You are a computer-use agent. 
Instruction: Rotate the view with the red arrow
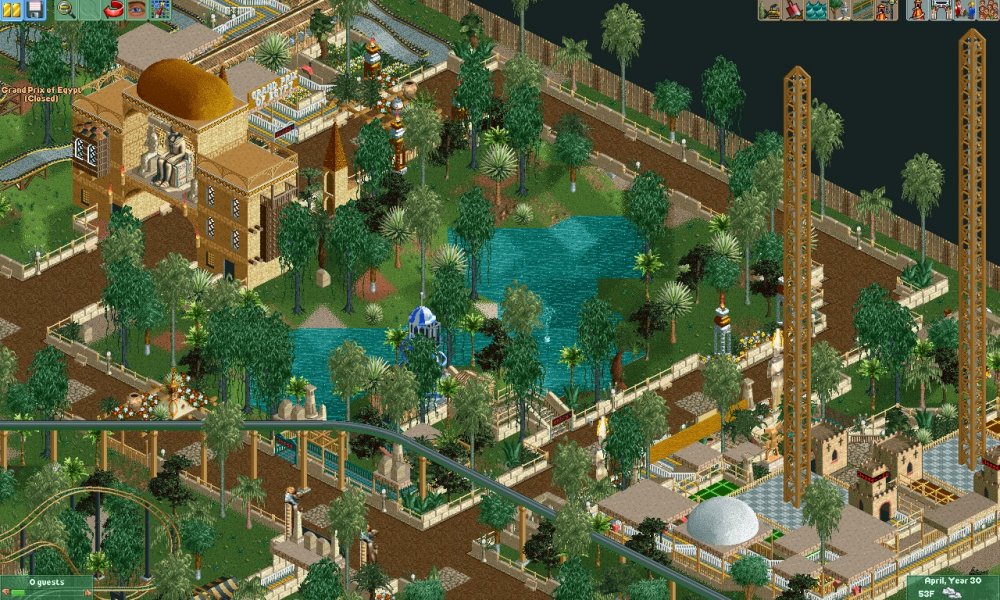click(x=114, y=10)
